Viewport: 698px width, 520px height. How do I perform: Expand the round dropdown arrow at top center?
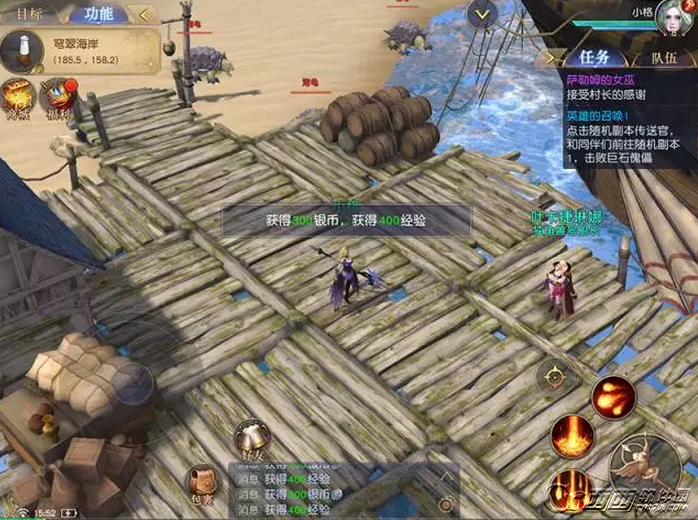[482, 13]
